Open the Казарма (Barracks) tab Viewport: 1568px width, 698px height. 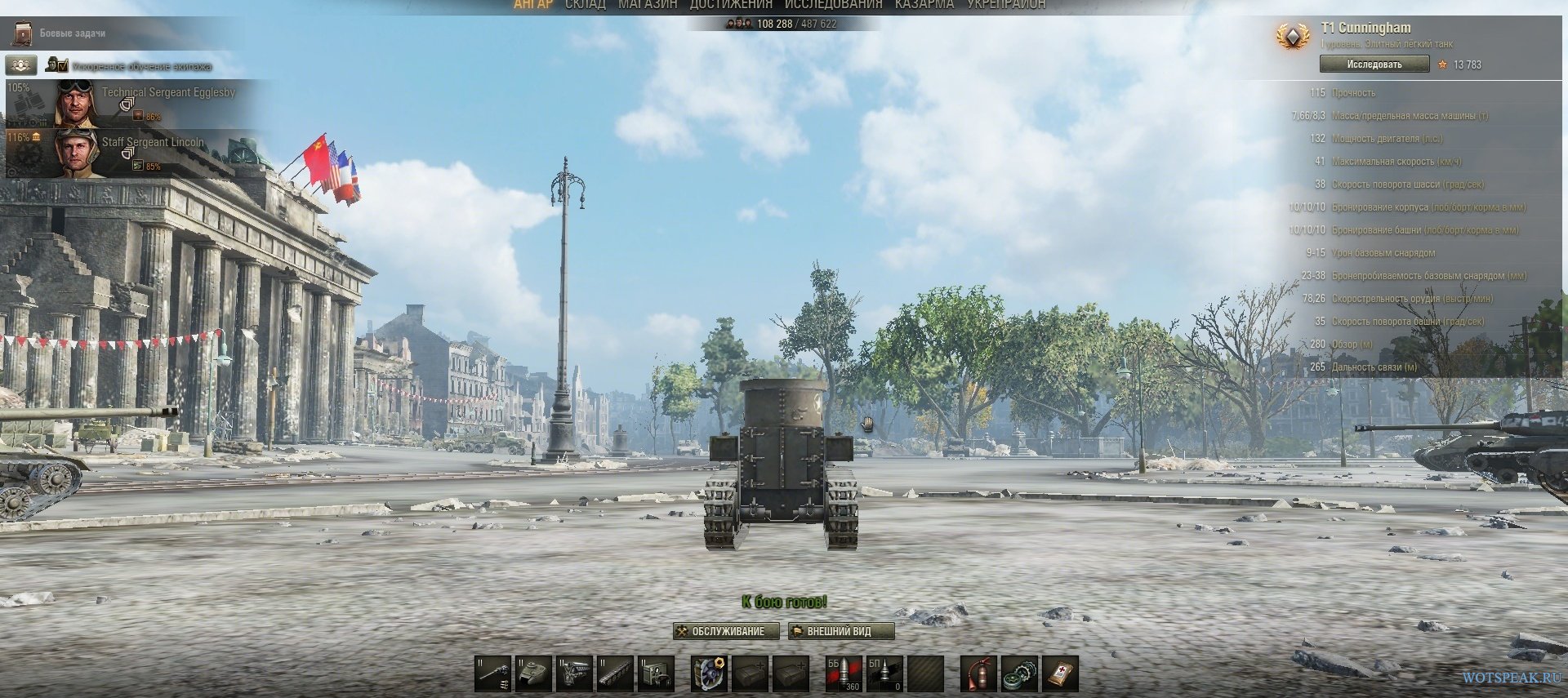[924, 5]
